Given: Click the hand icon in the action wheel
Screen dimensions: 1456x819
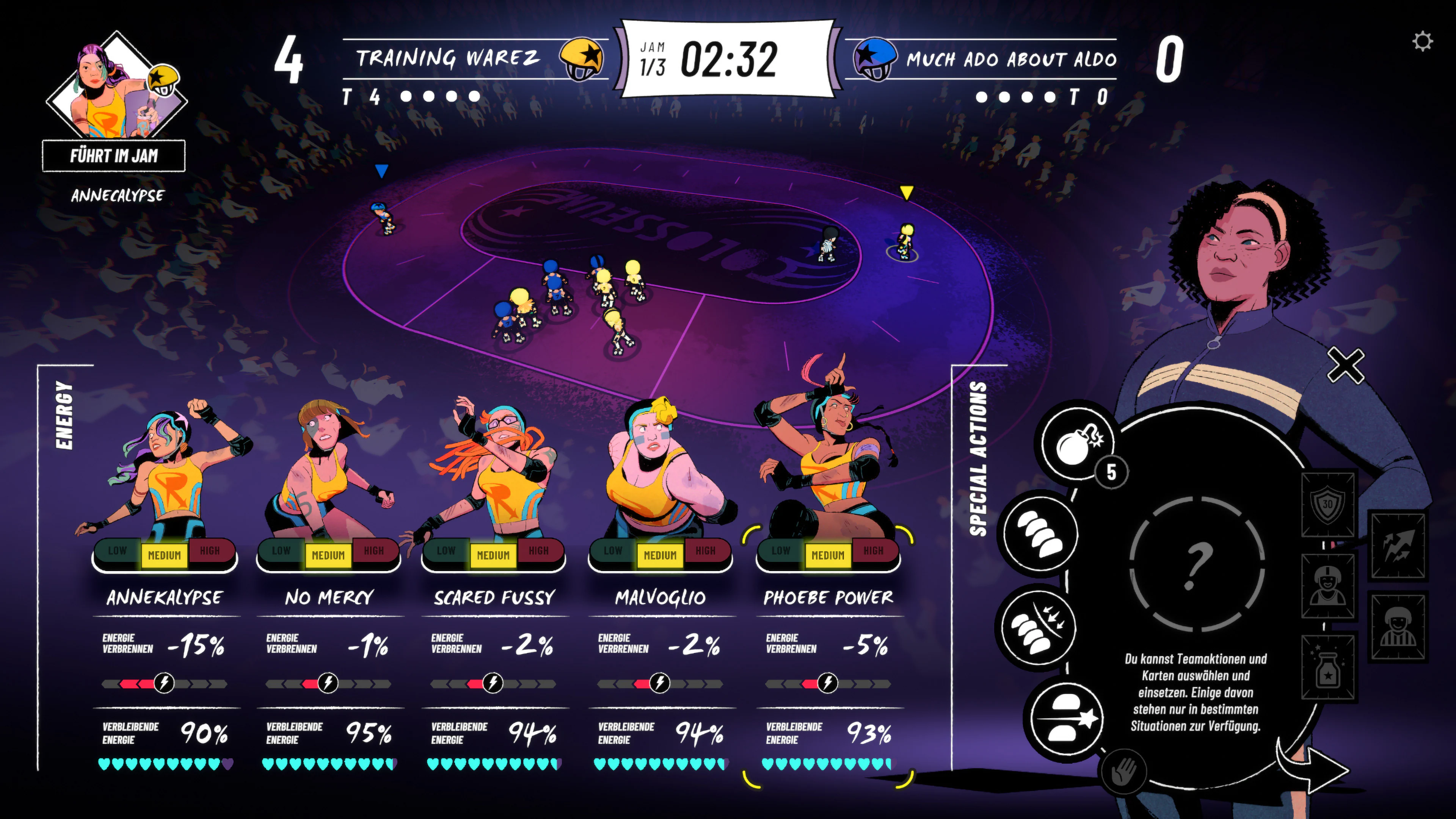Looking at the screenshot, I should coord(1123,771).
